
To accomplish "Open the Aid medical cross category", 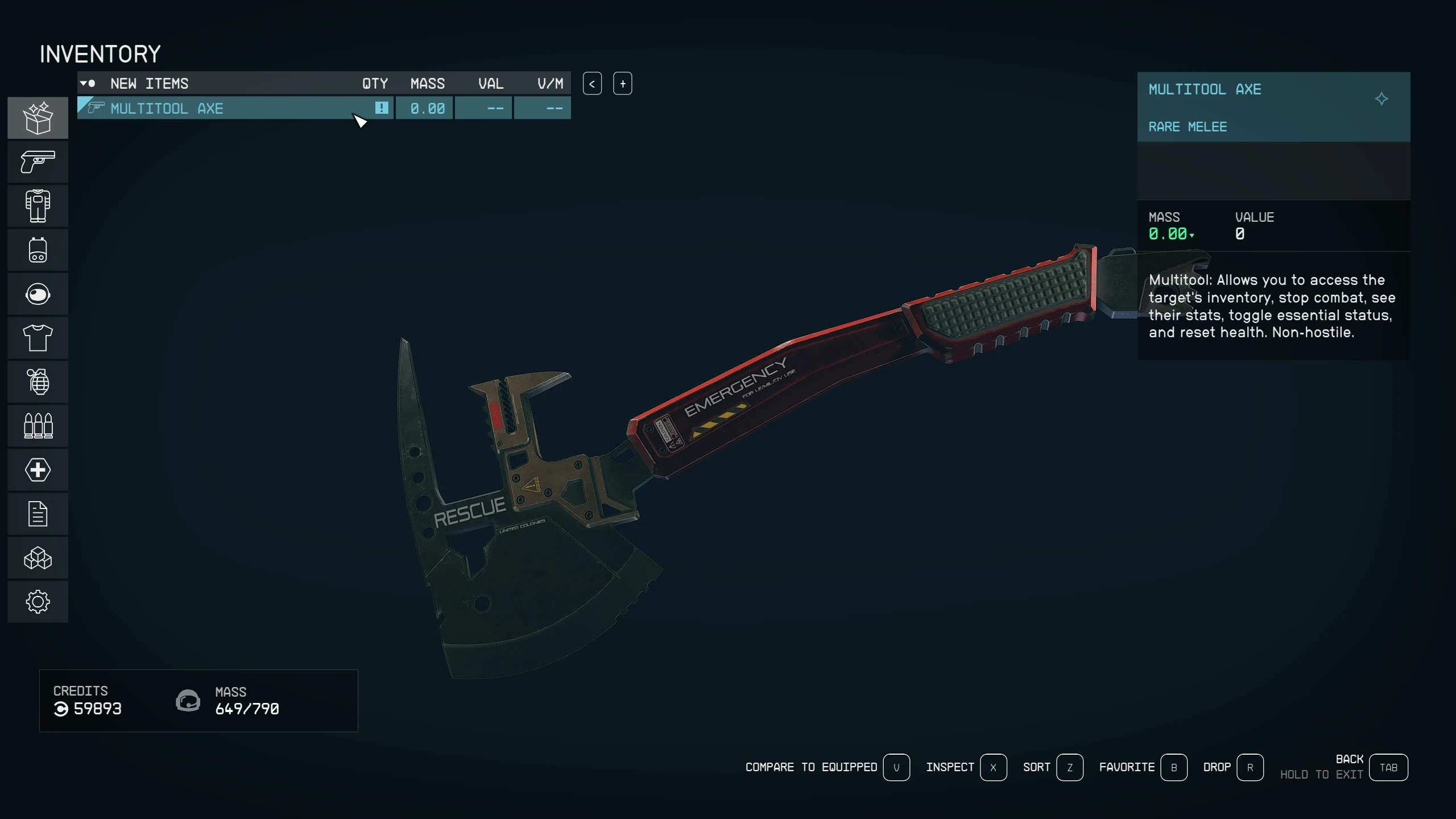I will (38, 470).
